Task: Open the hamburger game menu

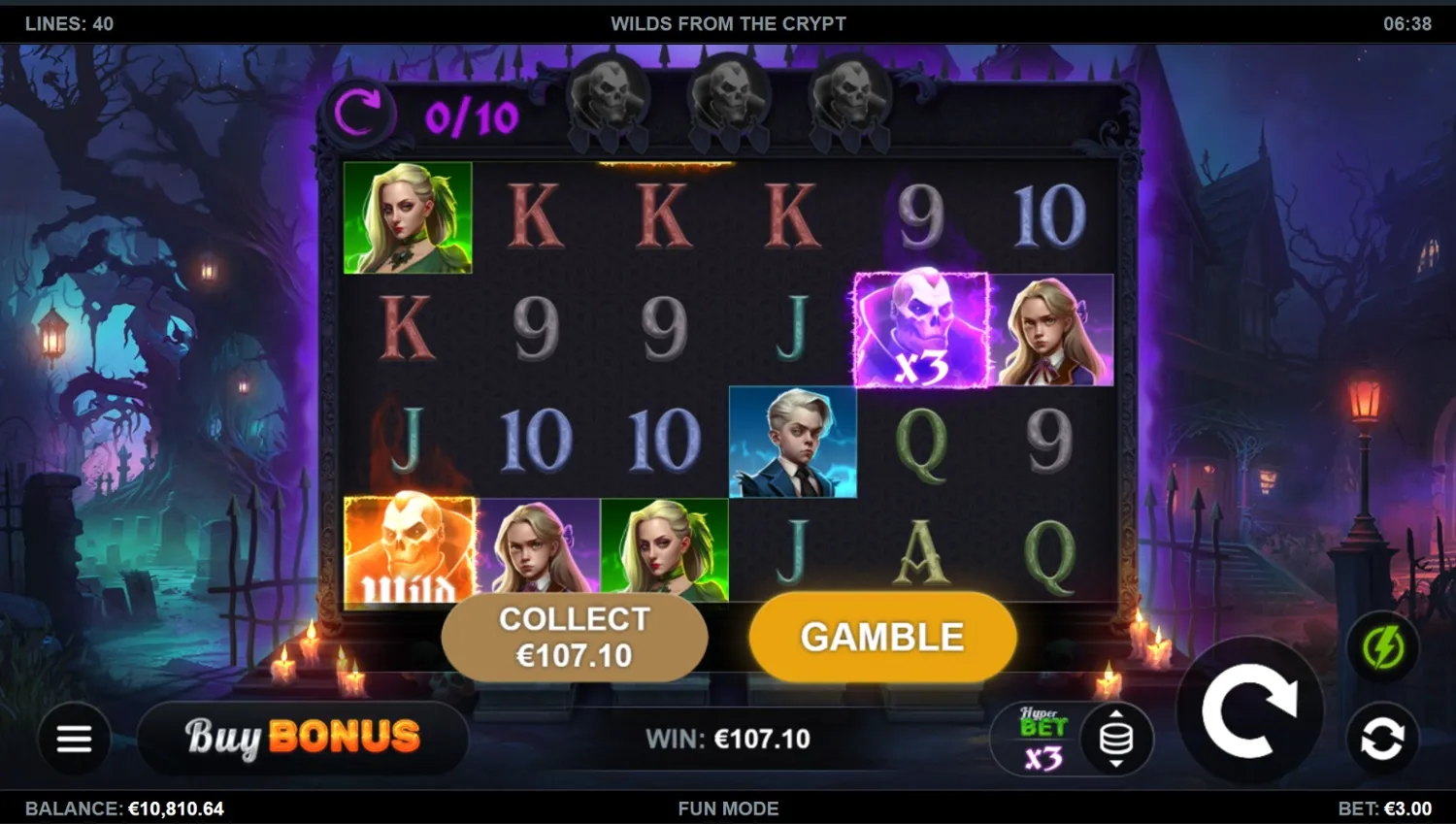Action: click(74, 740)
